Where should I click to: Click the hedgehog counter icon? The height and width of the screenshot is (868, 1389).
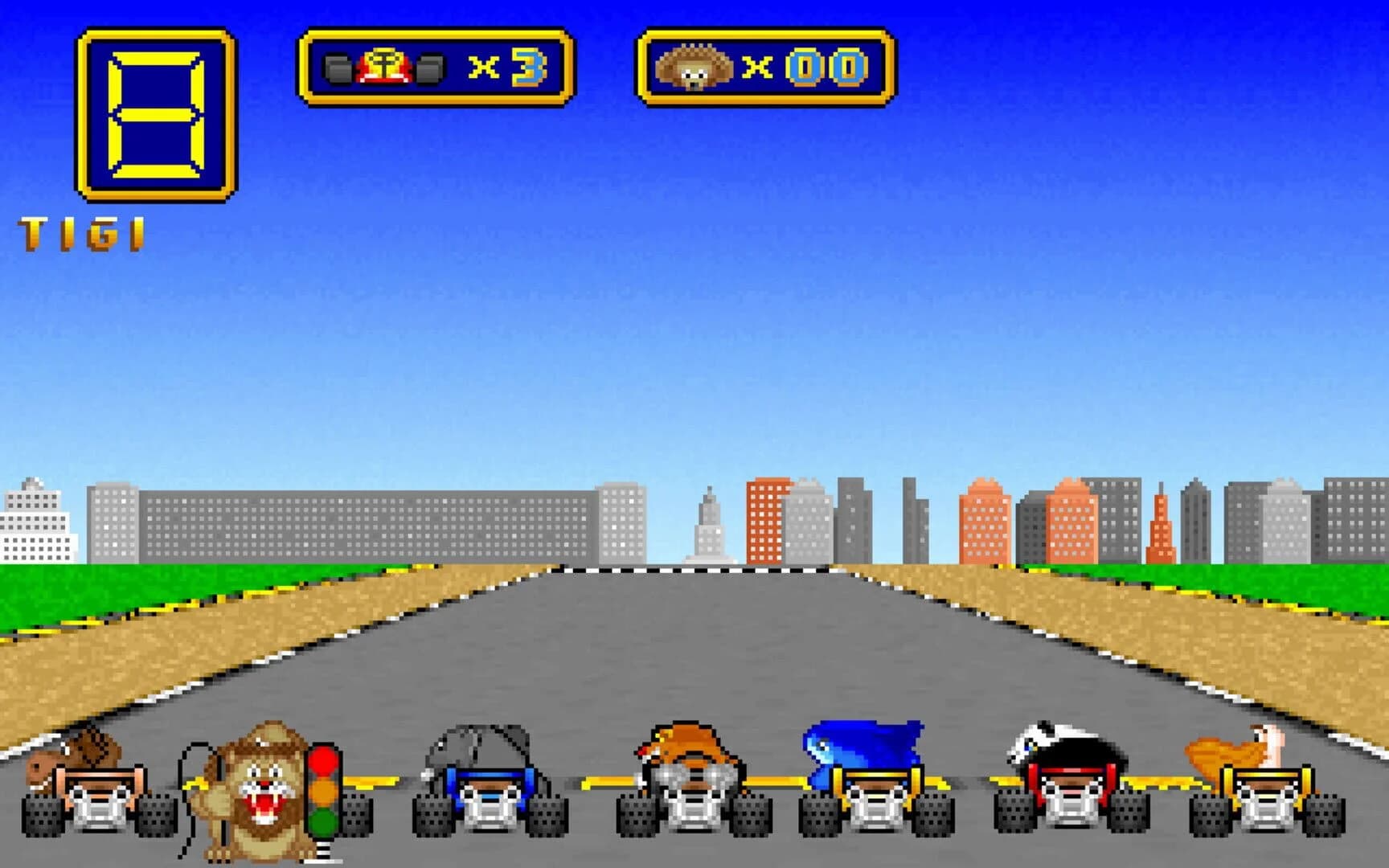691,64
